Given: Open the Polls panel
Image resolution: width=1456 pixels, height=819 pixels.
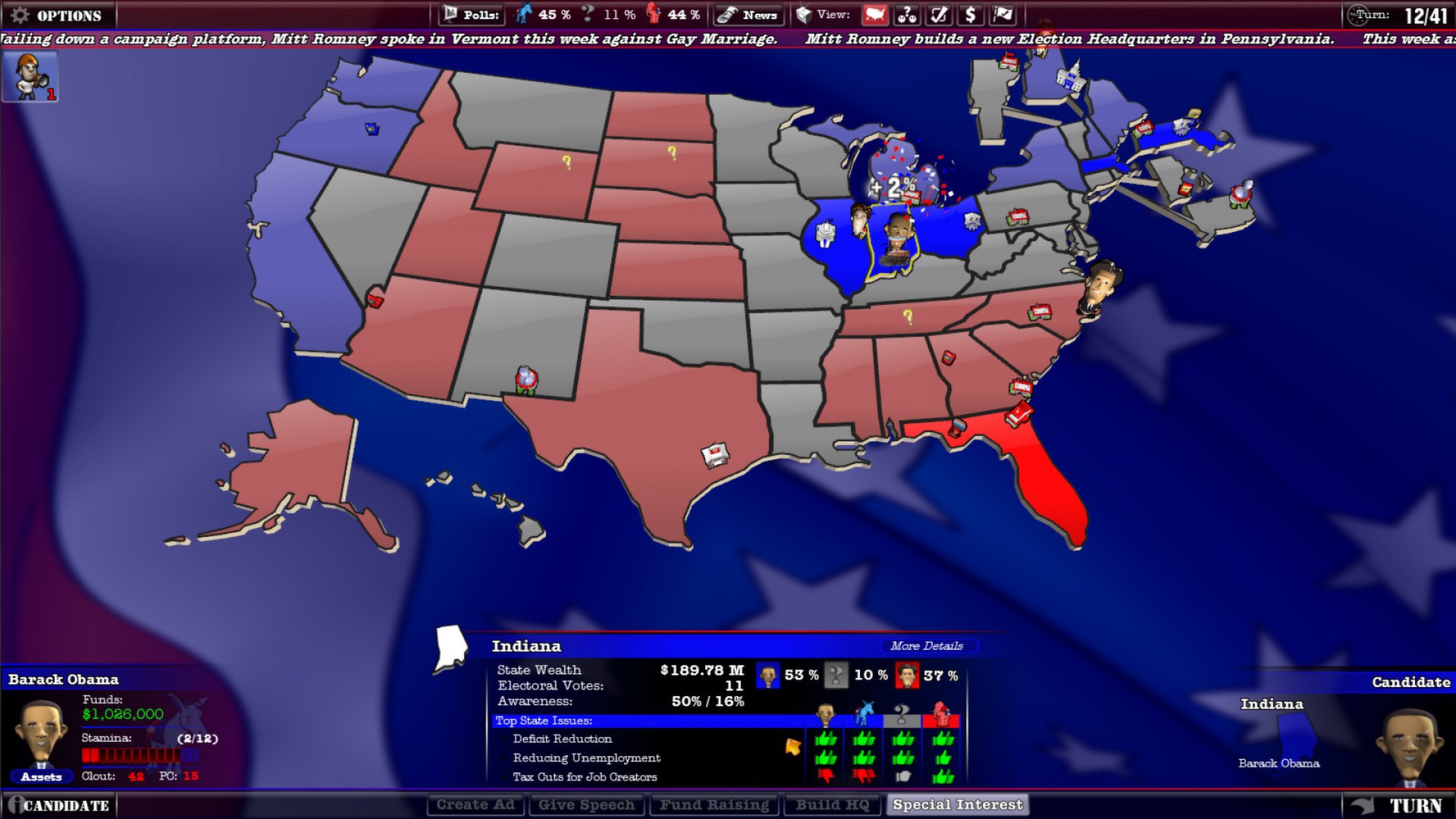Looking at the screenshot, I should pyautogui.click(x=470, y=14).
